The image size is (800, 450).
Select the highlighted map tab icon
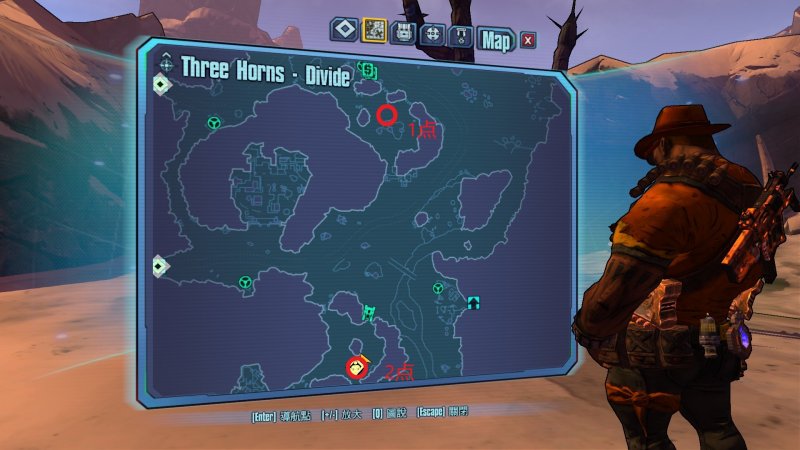pyautogui.click(x=375, y=31)
